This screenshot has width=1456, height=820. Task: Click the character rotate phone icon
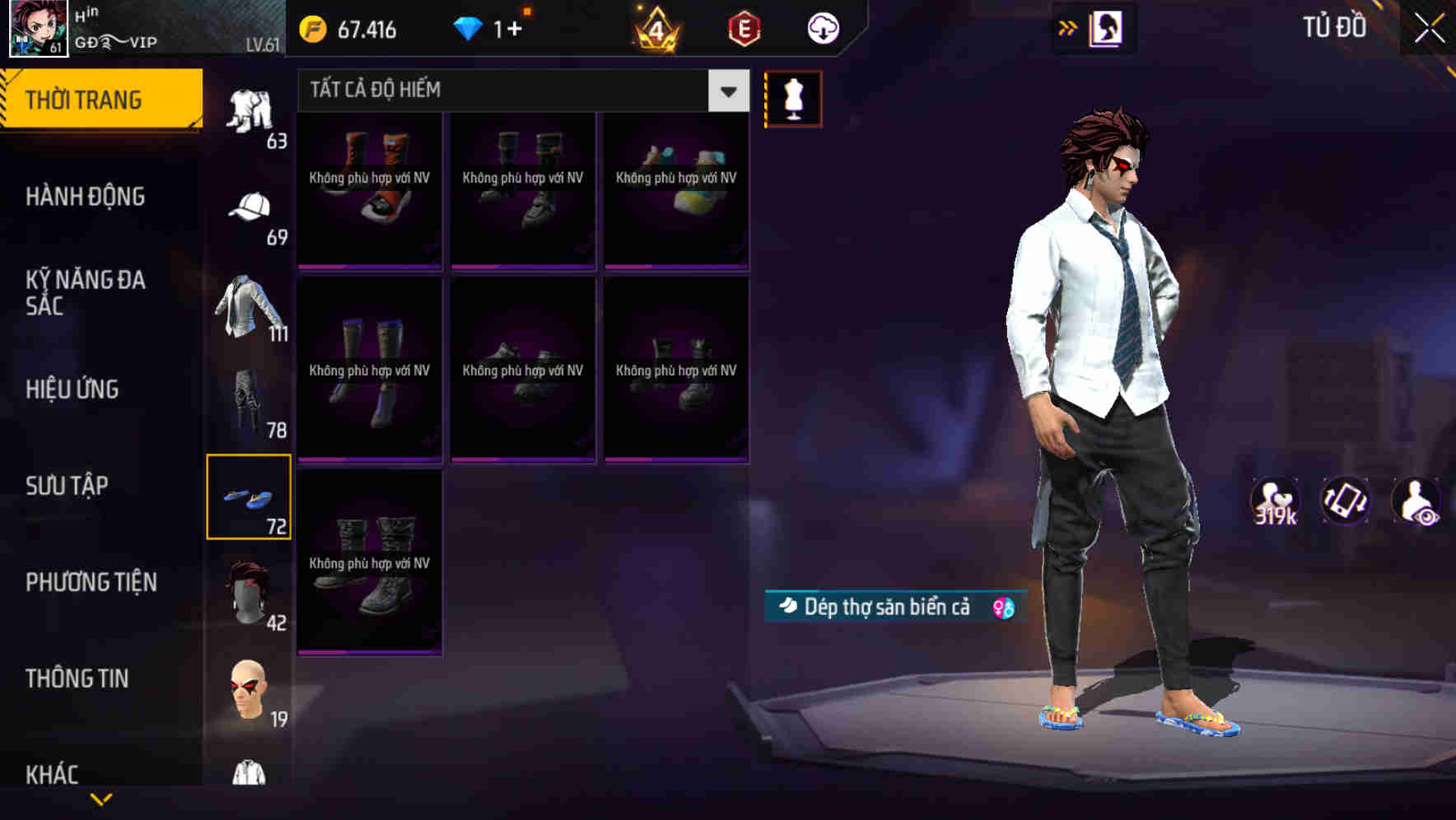[1344, 502]
